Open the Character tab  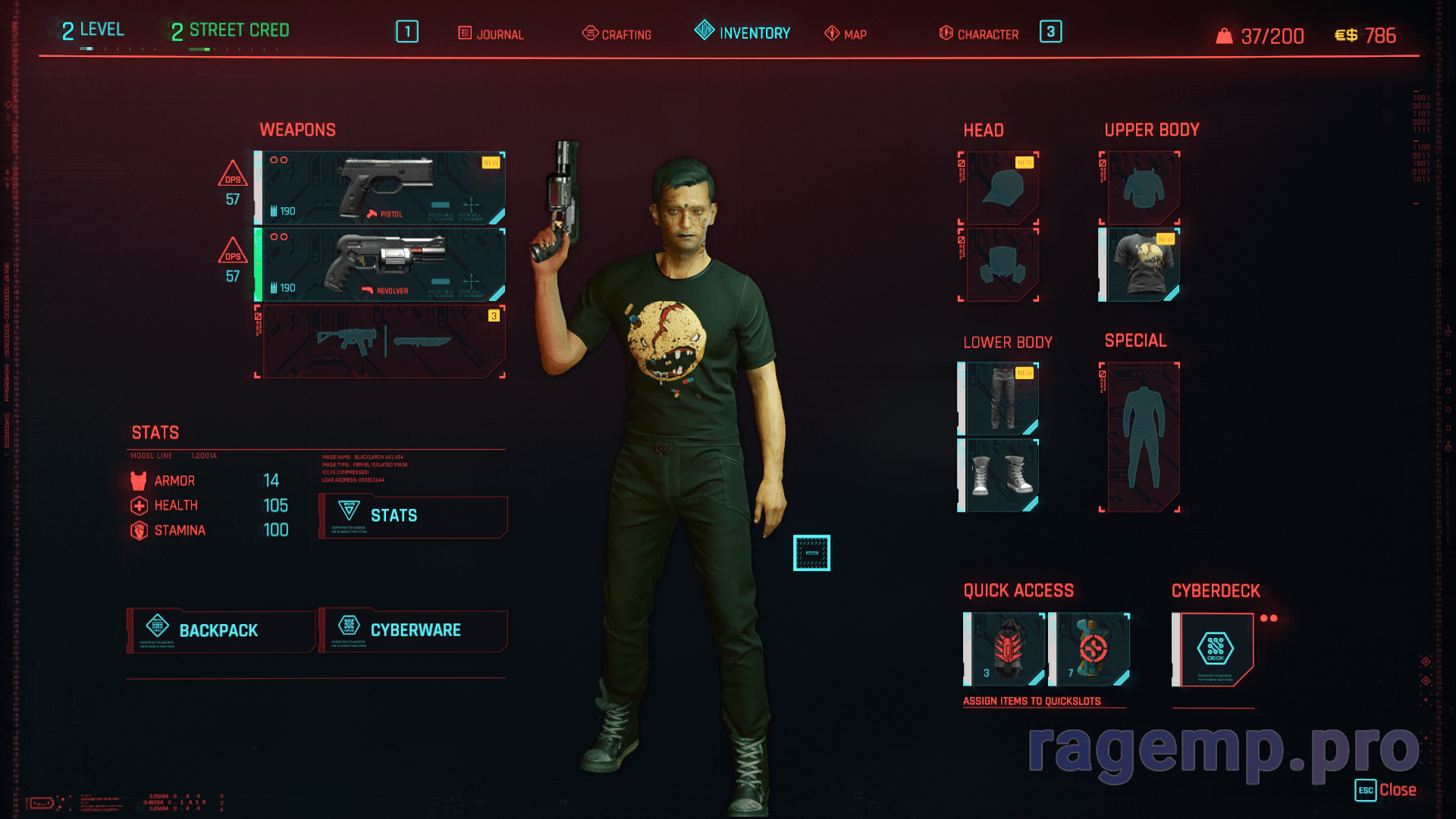979,34
